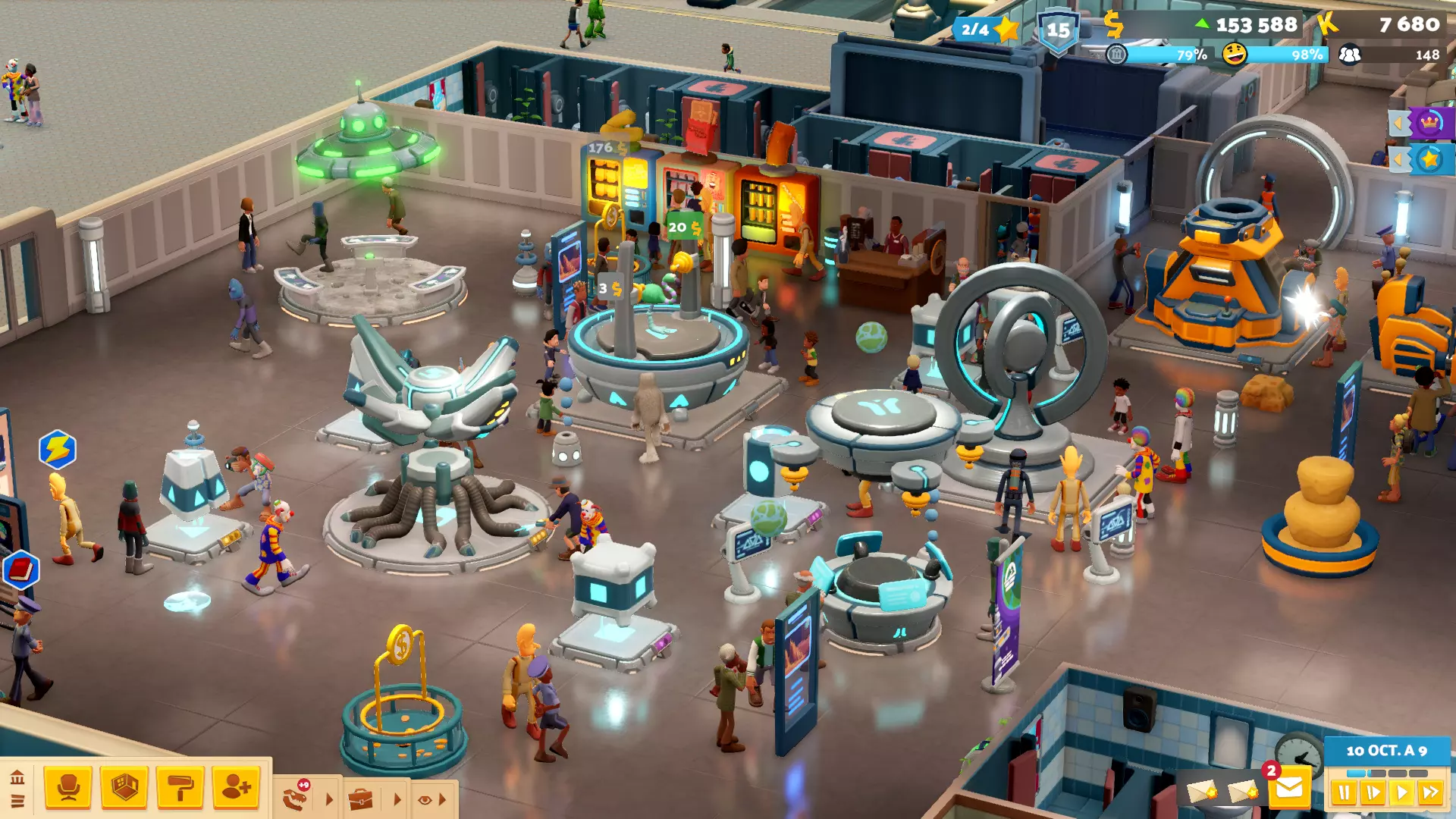
Task: Open the chair items build menu
Action: 68,788
